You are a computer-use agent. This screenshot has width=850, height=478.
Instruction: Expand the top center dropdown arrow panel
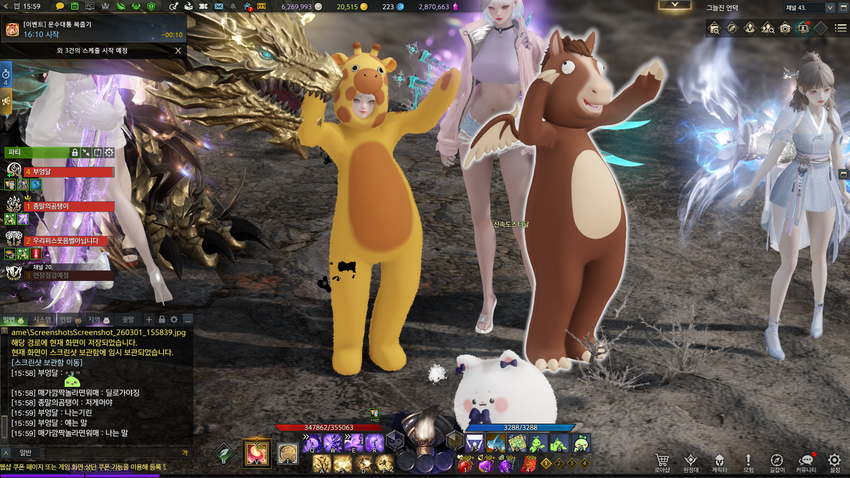[x=676, y=5]
